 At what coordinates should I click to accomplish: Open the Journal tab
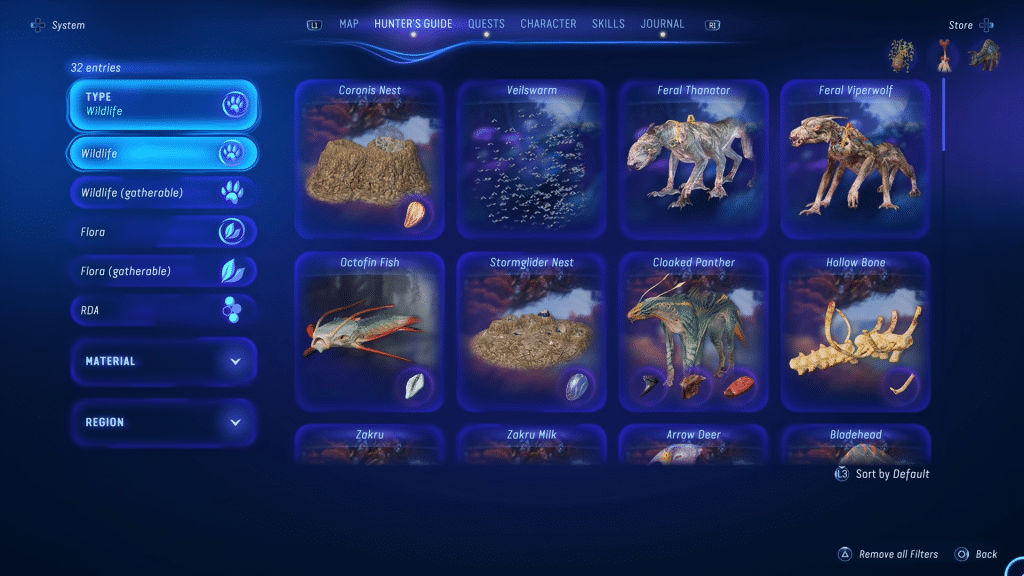[662, 24]
